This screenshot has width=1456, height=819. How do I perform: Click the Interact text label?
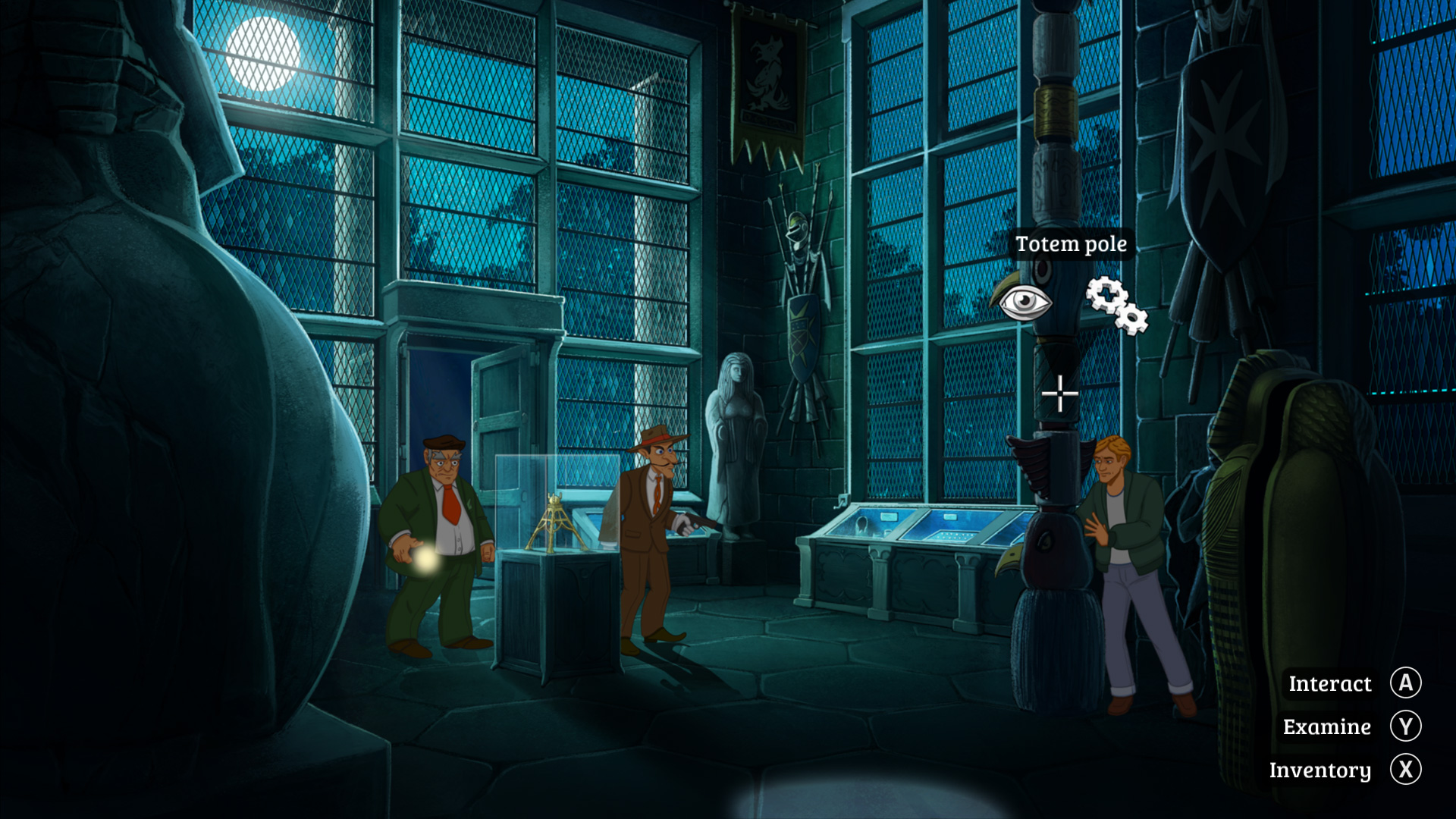[x=1329, y=683]
